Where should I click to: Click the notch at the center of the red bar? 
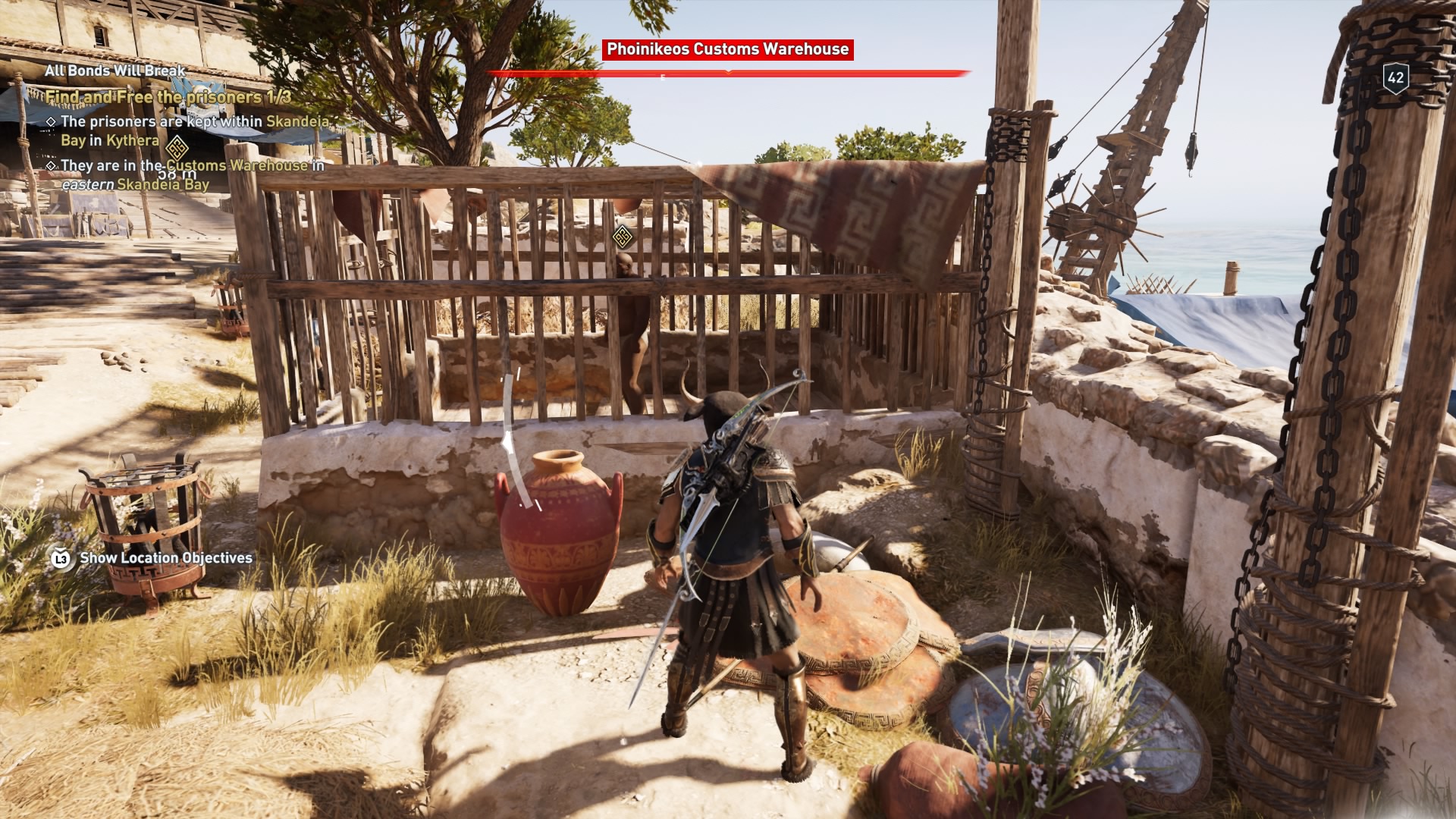point(728,72)
